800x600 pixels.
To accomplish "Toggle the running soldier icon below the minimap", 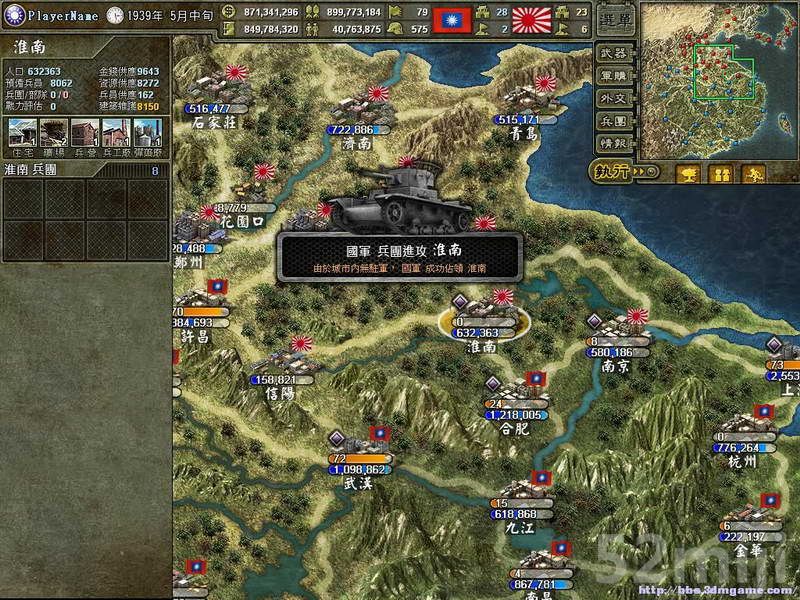I will coord(752,174).
